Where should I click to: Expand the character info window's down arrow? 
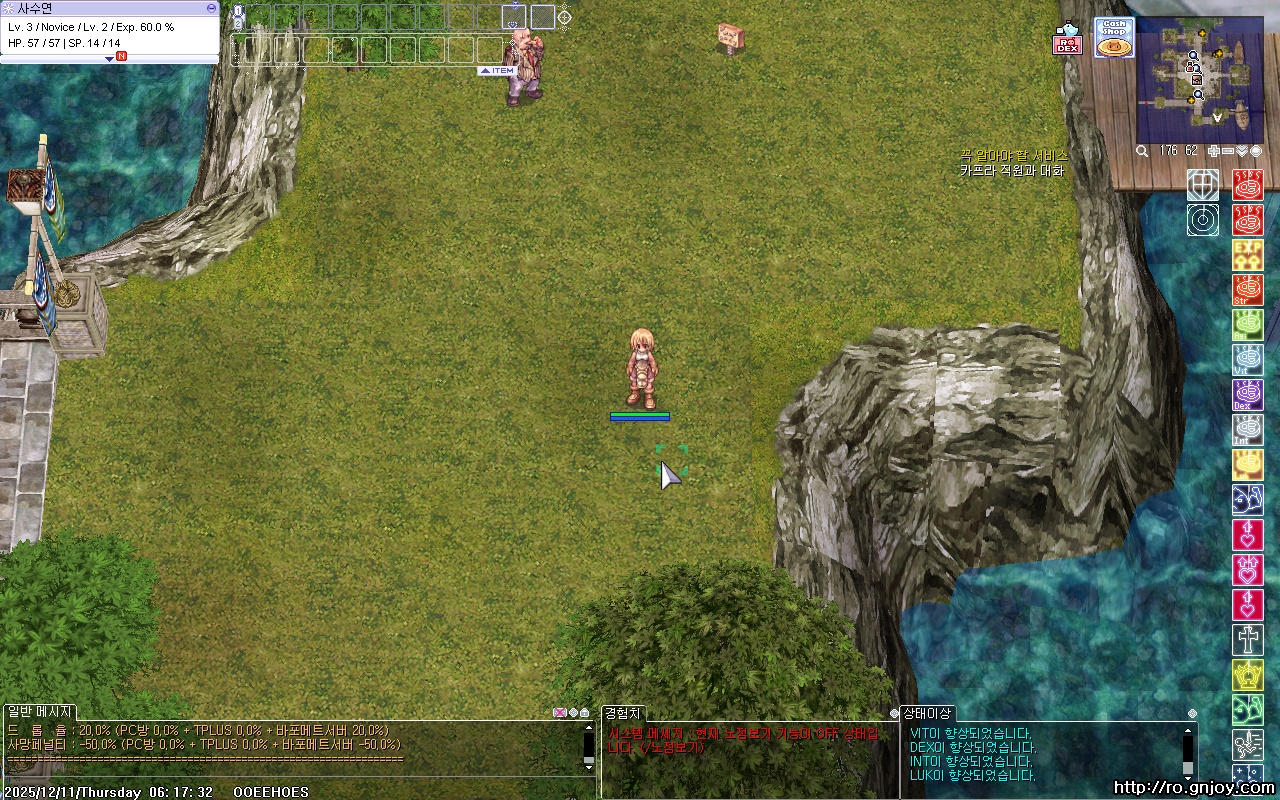click(110, 59)
